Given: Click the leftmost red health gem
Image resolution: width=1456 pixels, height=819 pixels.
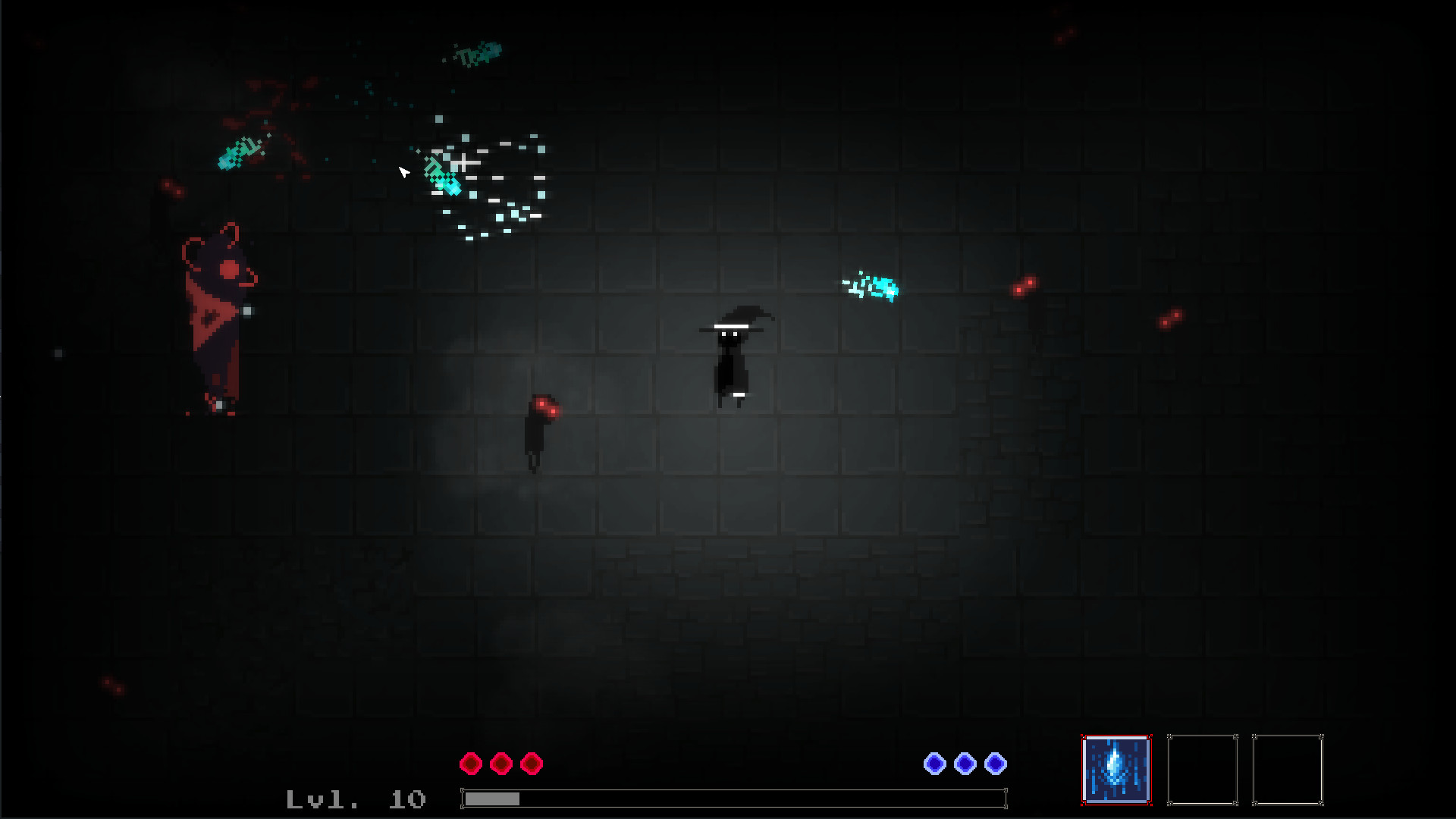Looking at the screenshot, I should click(471, 764).
